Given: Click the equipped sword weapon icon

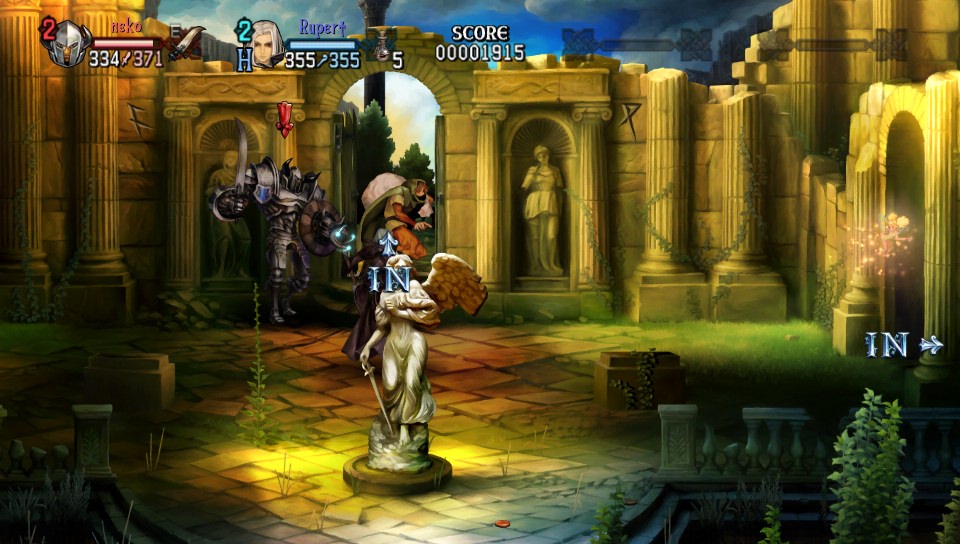Looking at the screenshot, I should pyautogui.click(x=186, y=43).
